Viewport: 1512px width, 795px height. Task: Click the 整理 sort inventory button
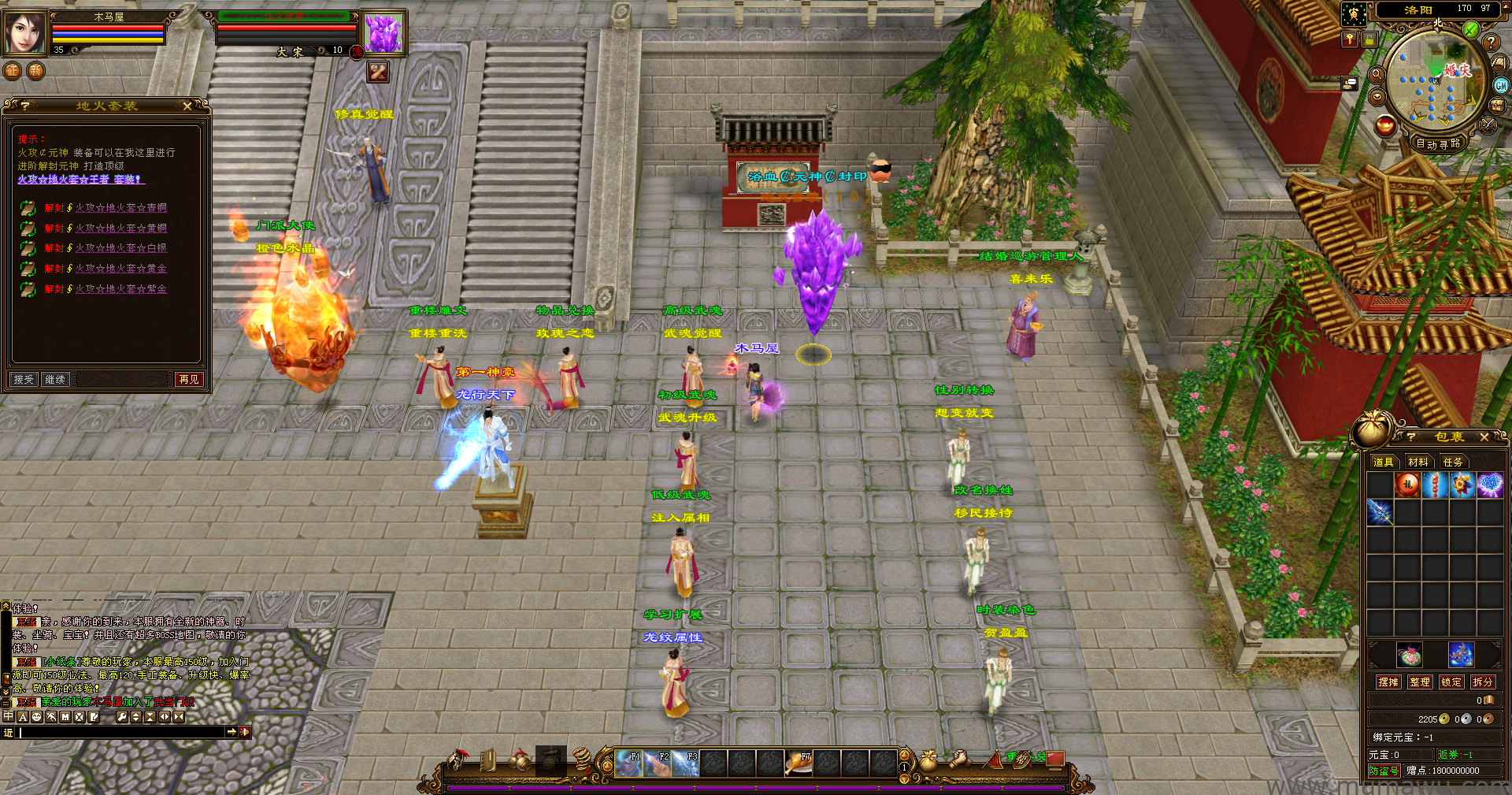click(x=1420, y=682)
